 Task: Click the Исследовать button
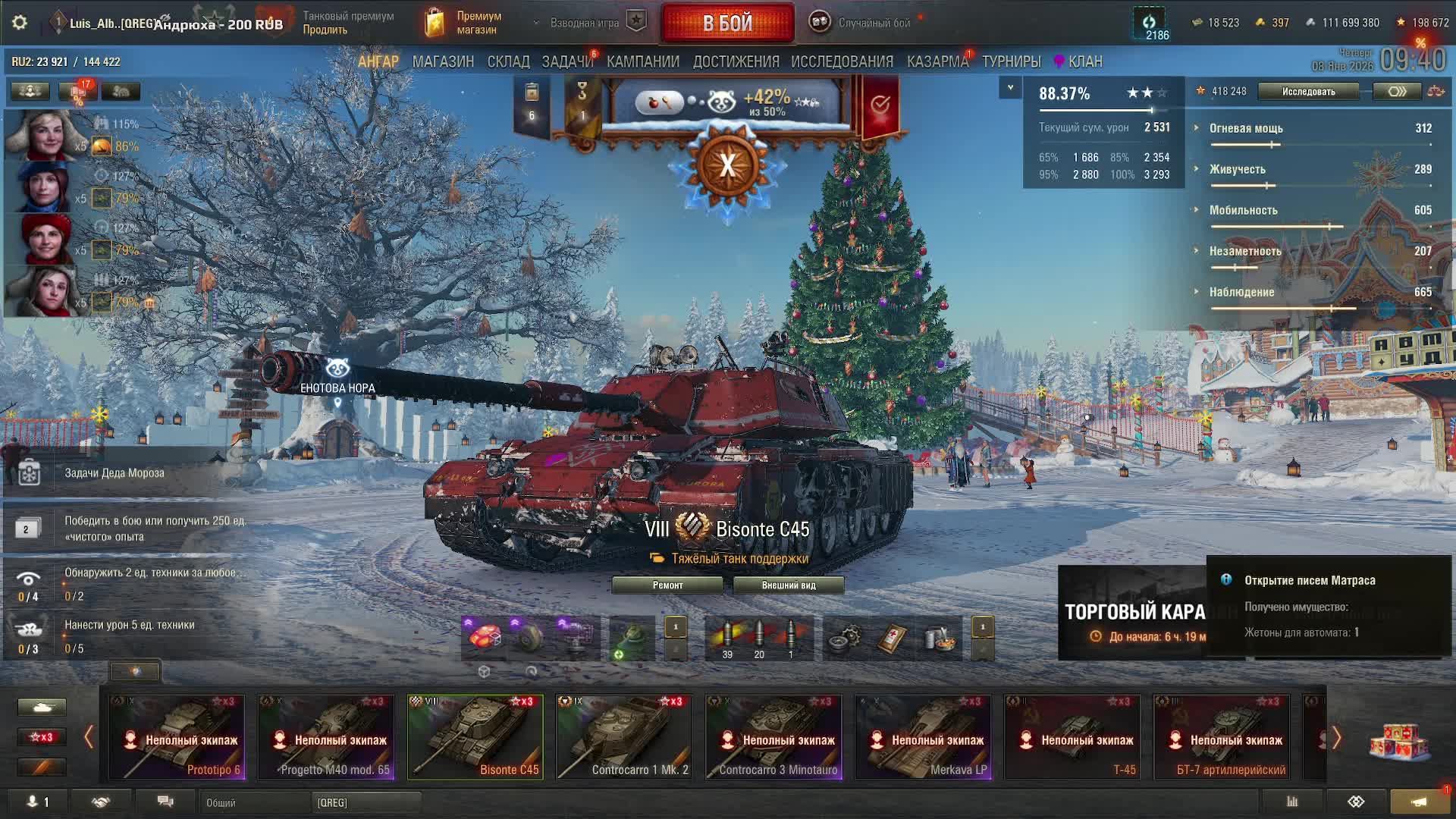click(1308, 92)
